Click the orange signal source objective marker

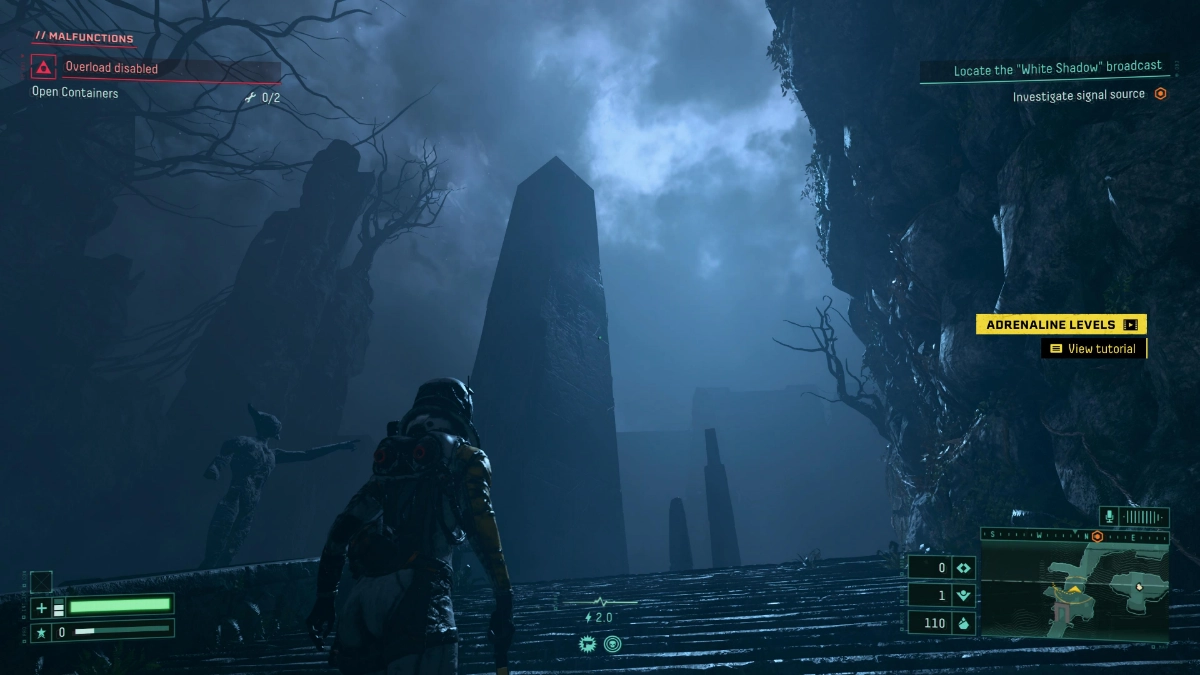[1160, 94]
